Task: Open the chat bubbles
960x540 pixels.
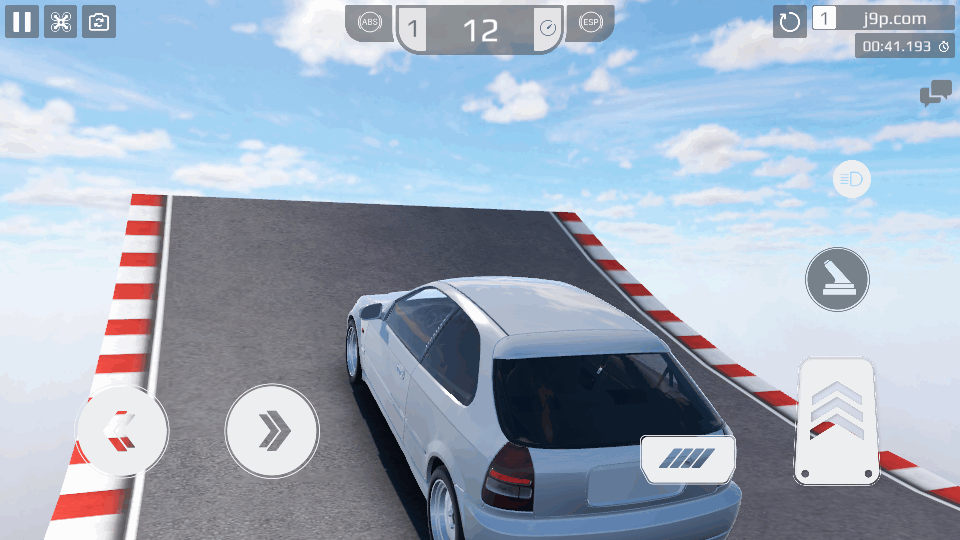Action: coord(935,94)
